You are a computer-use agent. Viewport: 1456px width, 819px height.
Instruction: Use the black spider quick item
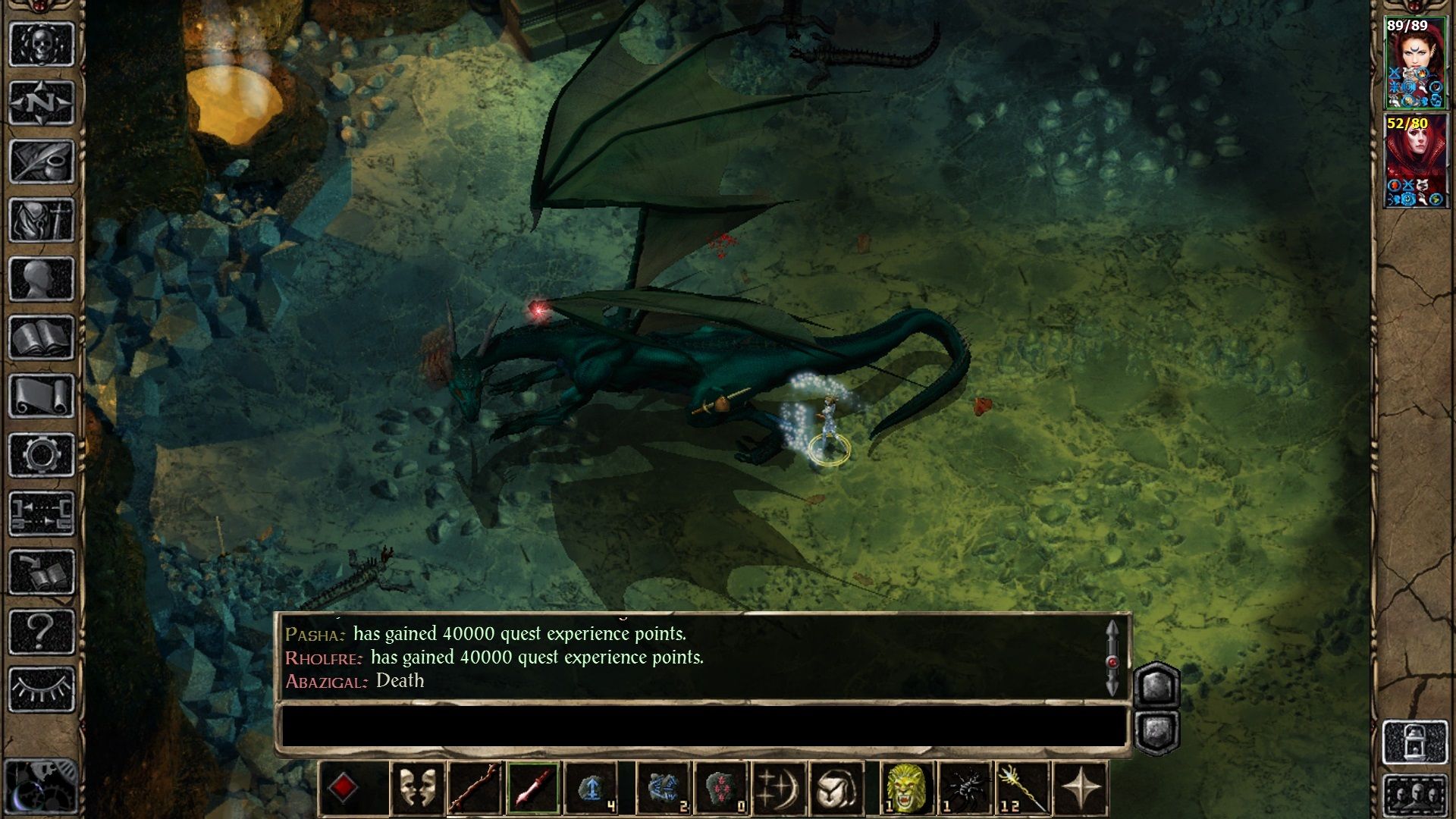(965, 789)
